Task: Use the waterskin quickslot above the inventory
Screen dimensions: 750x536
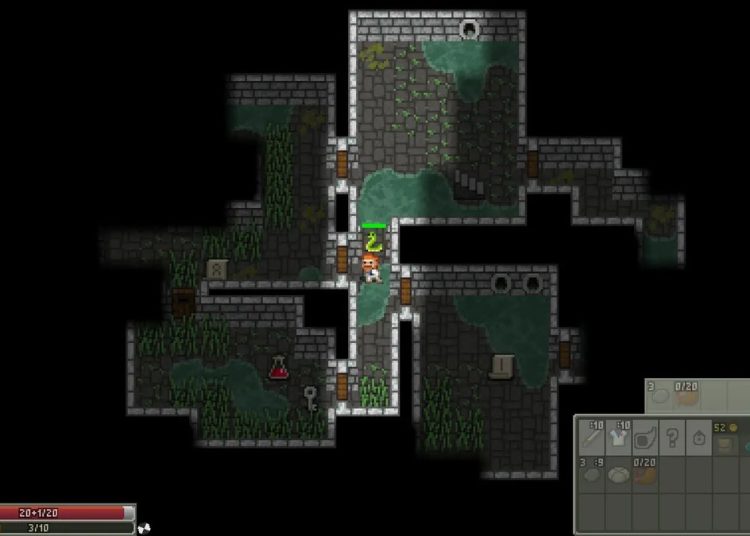Action: (685, 394)
